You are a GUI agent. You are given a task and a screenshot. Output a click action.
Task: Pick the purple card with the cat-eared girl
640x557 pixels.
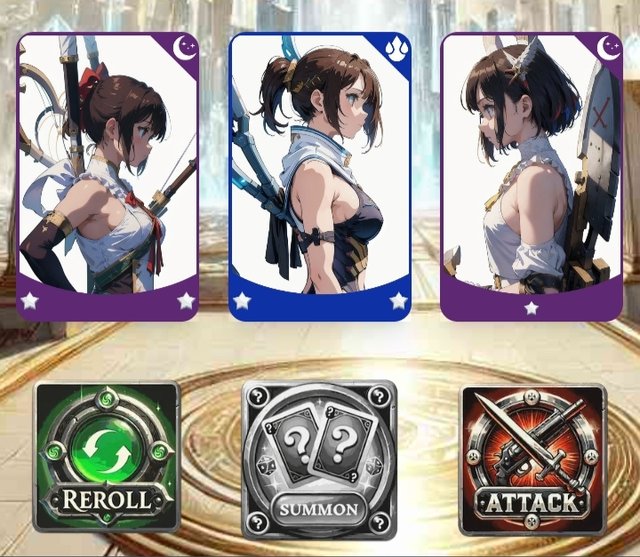tap(531, 177)
